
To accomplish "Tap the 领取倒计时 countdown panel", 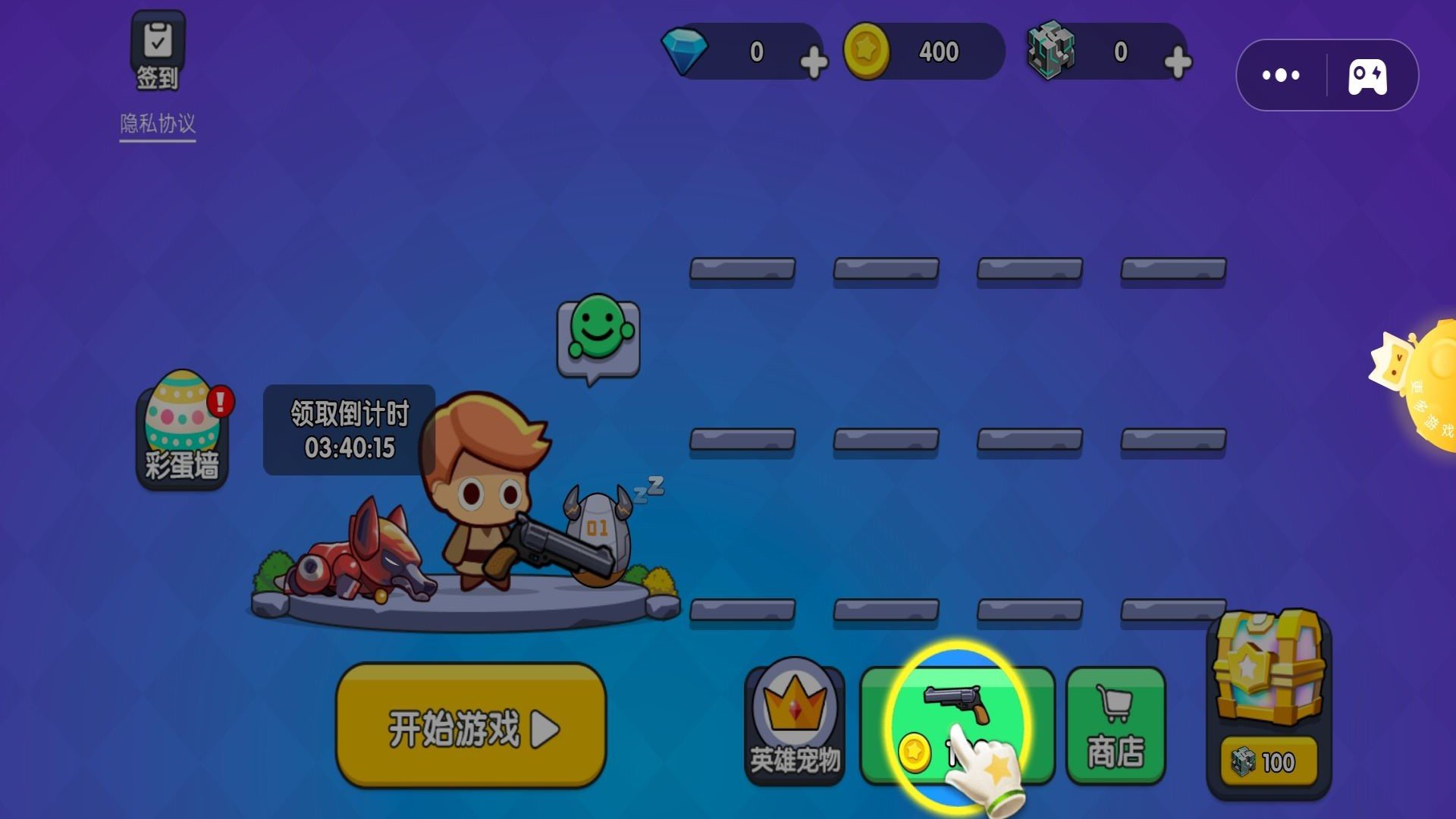I will click(x=348, y=430).
